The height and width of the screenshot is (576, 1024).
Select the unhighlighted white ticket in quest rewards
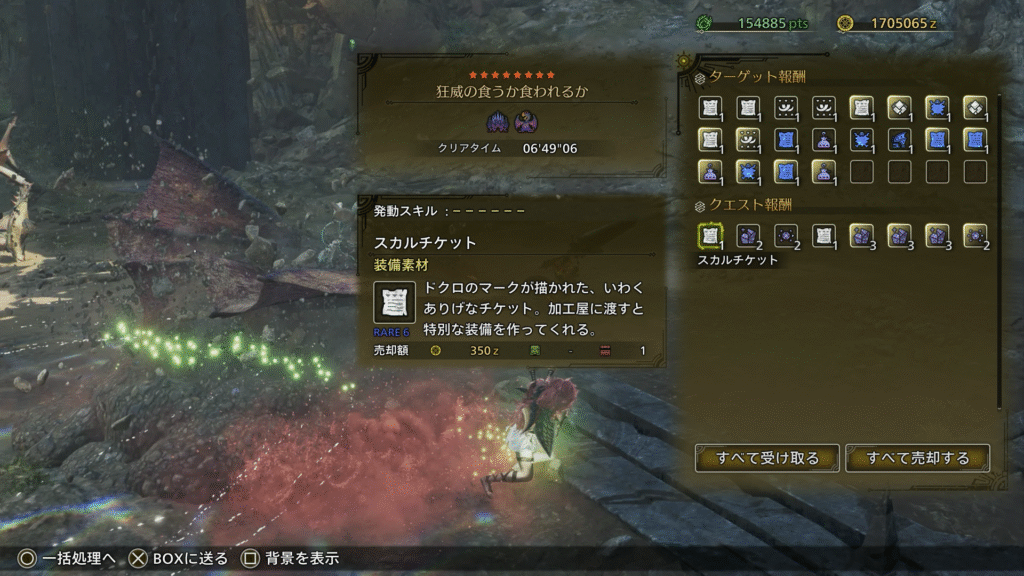pyautogui.click(x=823, y=236)
